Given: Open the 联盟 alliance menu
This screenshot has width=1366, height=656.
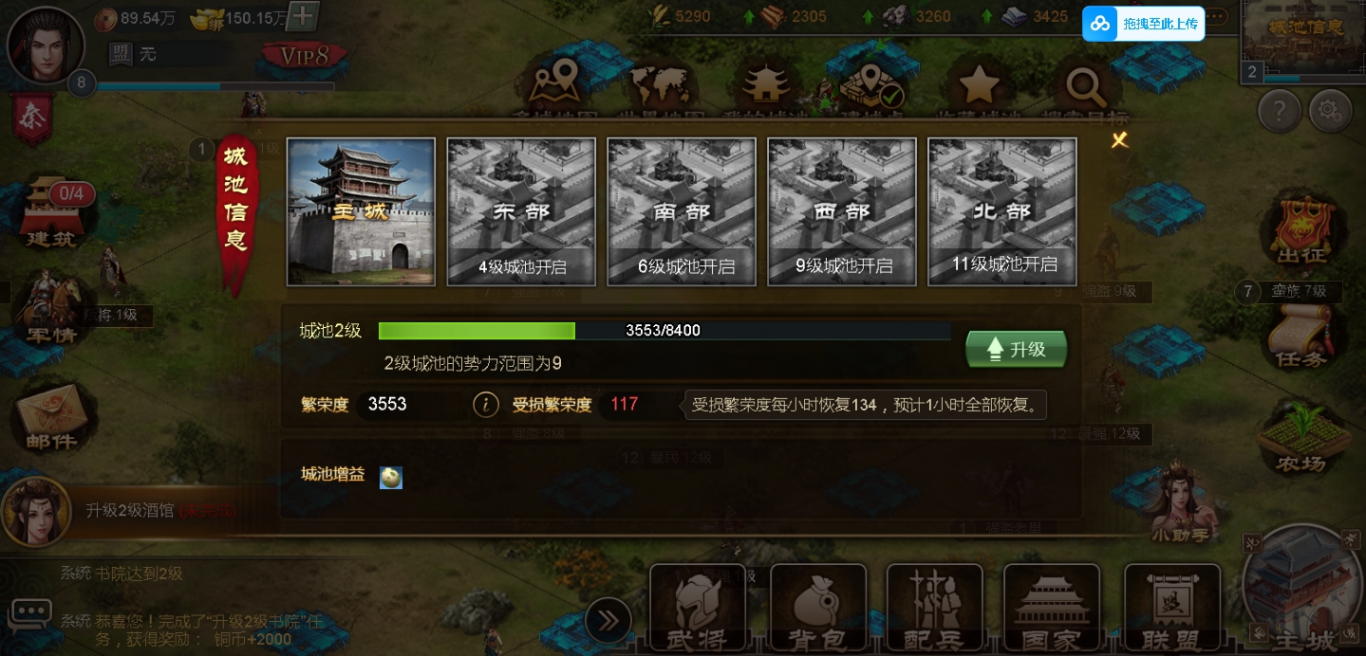Looking at the screenshot, I should (1171, 608).
